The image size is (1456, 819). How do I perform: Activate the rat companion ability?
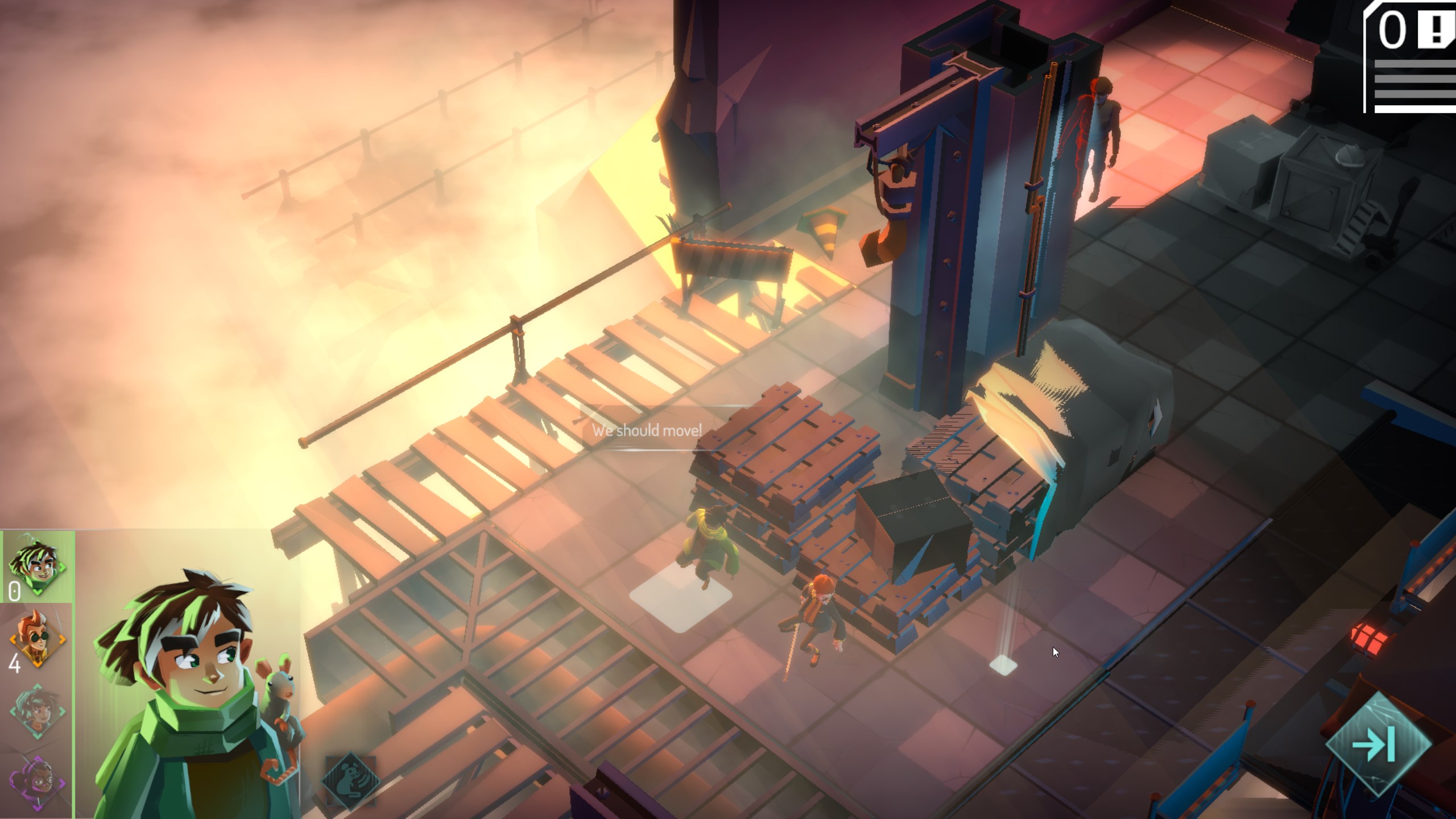[x=350, y=779]
